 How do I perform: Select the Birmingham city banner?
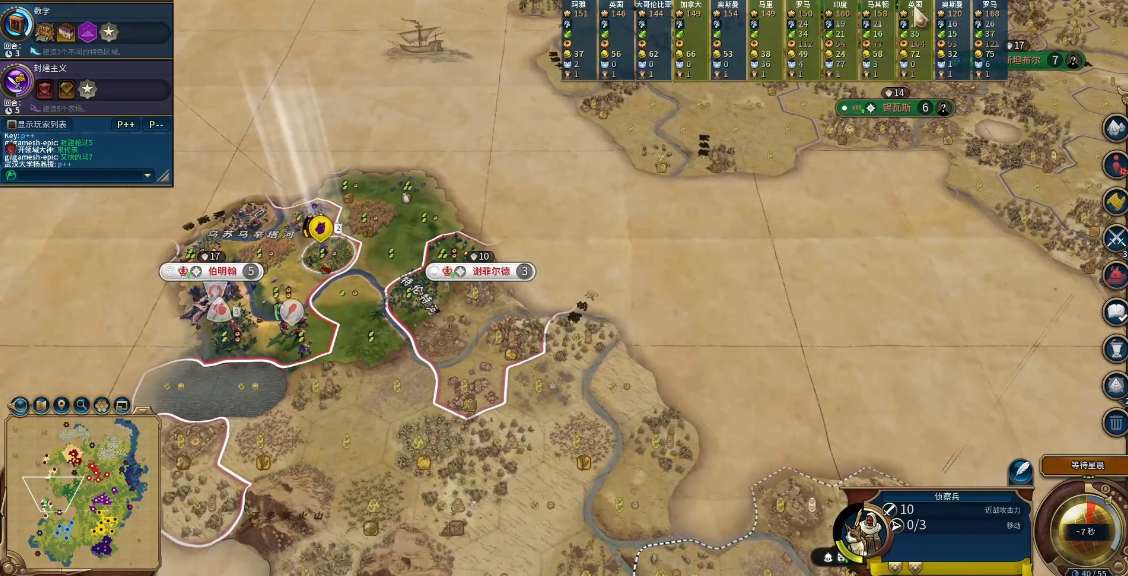[222, 271]
